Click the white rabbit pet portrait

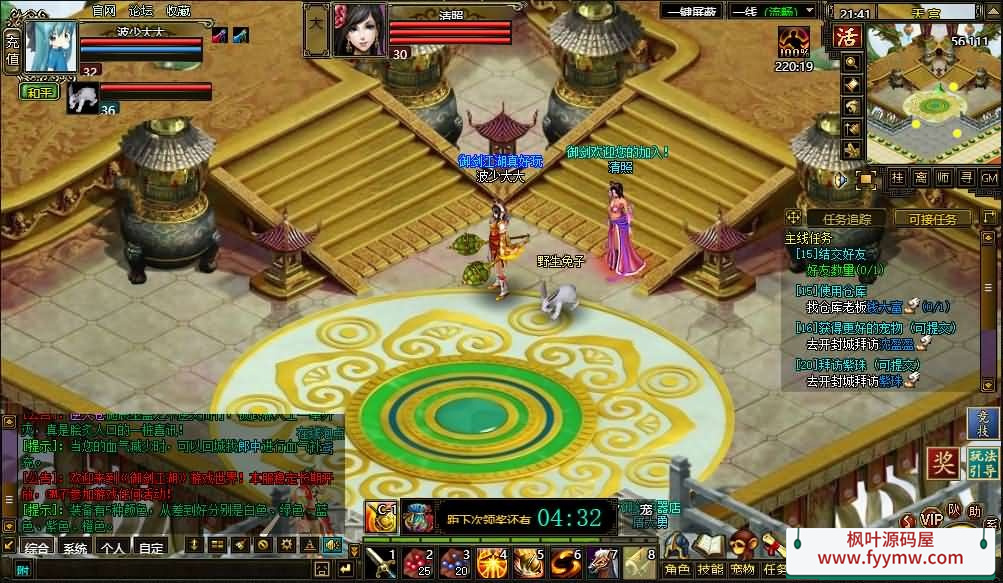tap(82, 96)
